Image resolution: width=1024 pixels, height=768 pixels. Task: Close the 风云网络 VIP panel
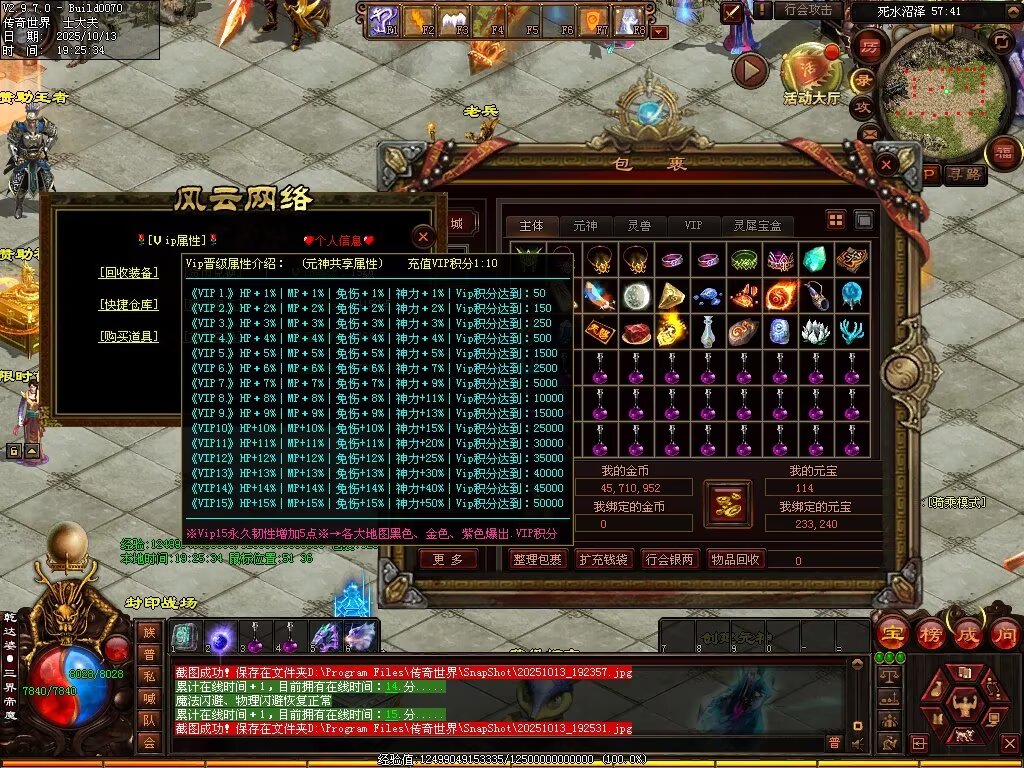tap(424, 236)
